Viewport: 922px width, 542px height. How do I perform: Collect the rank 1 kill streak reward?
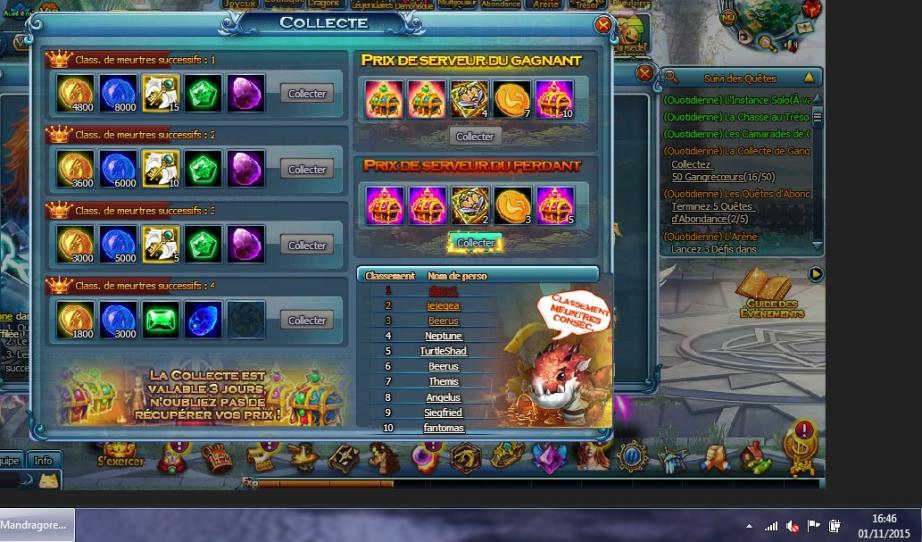pos(307,94)
